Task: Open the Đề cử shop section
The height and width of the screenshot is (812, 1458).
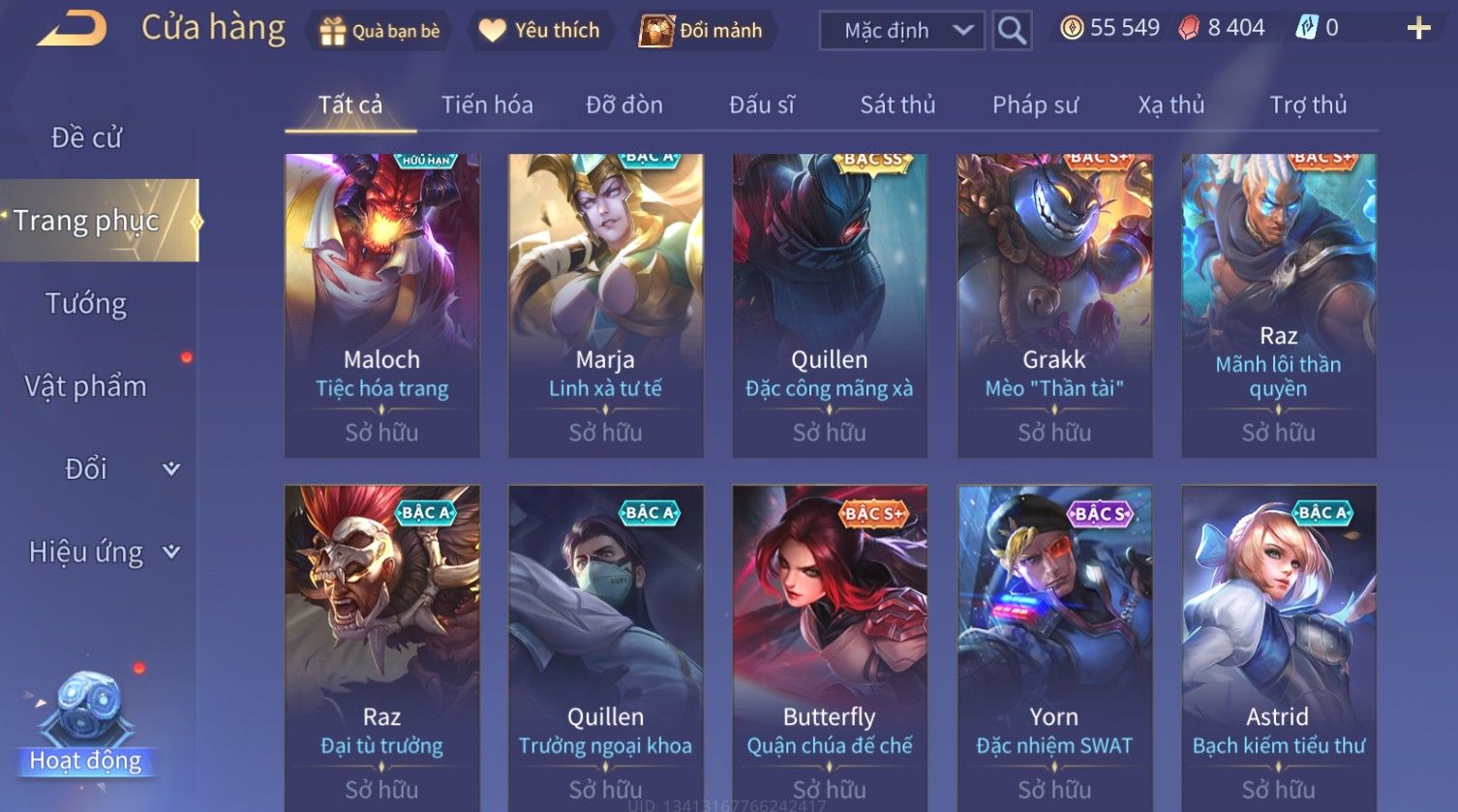Action: point(86,137)
